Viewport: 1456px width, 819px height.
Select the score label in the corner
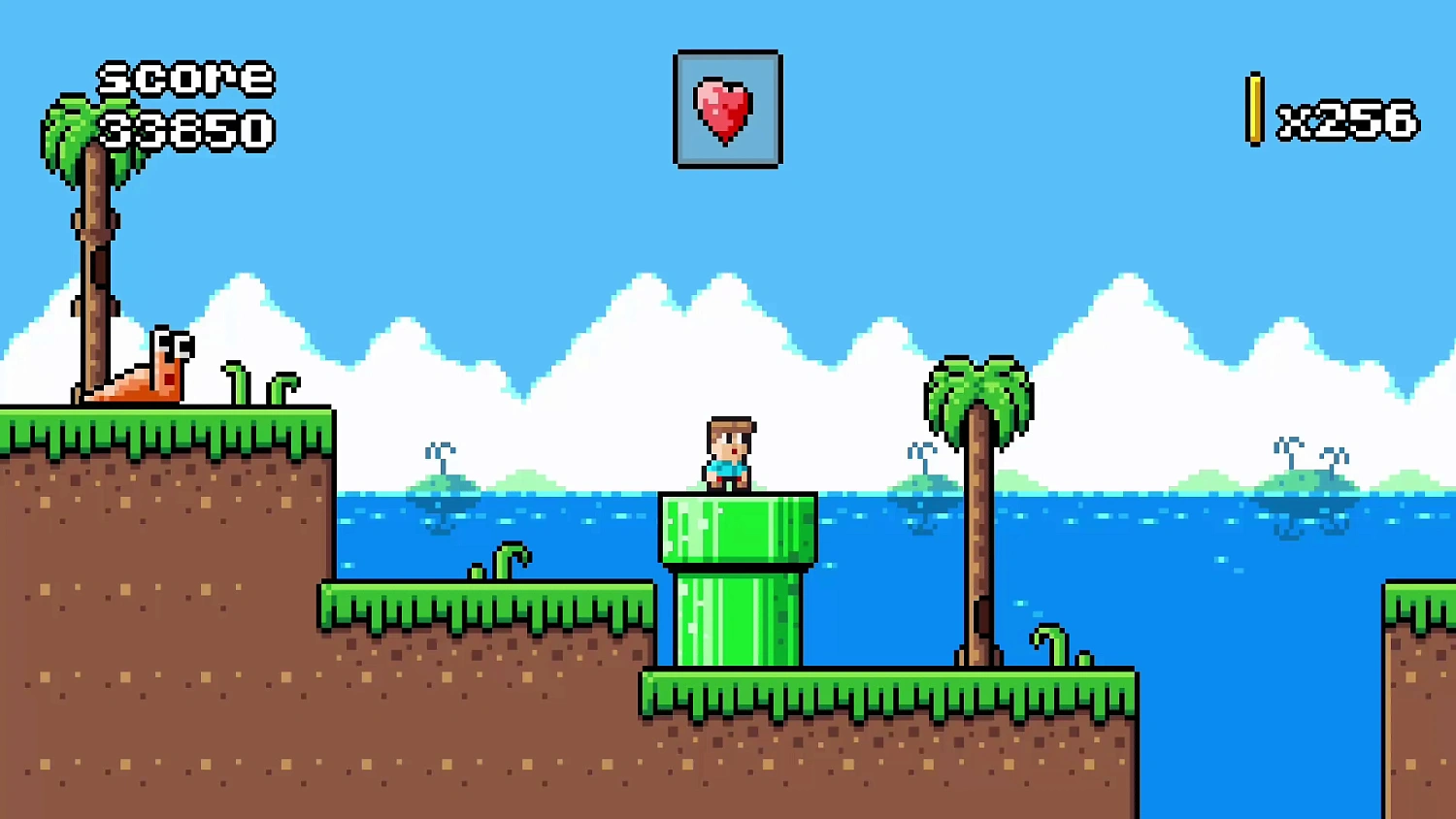point(186,80)
